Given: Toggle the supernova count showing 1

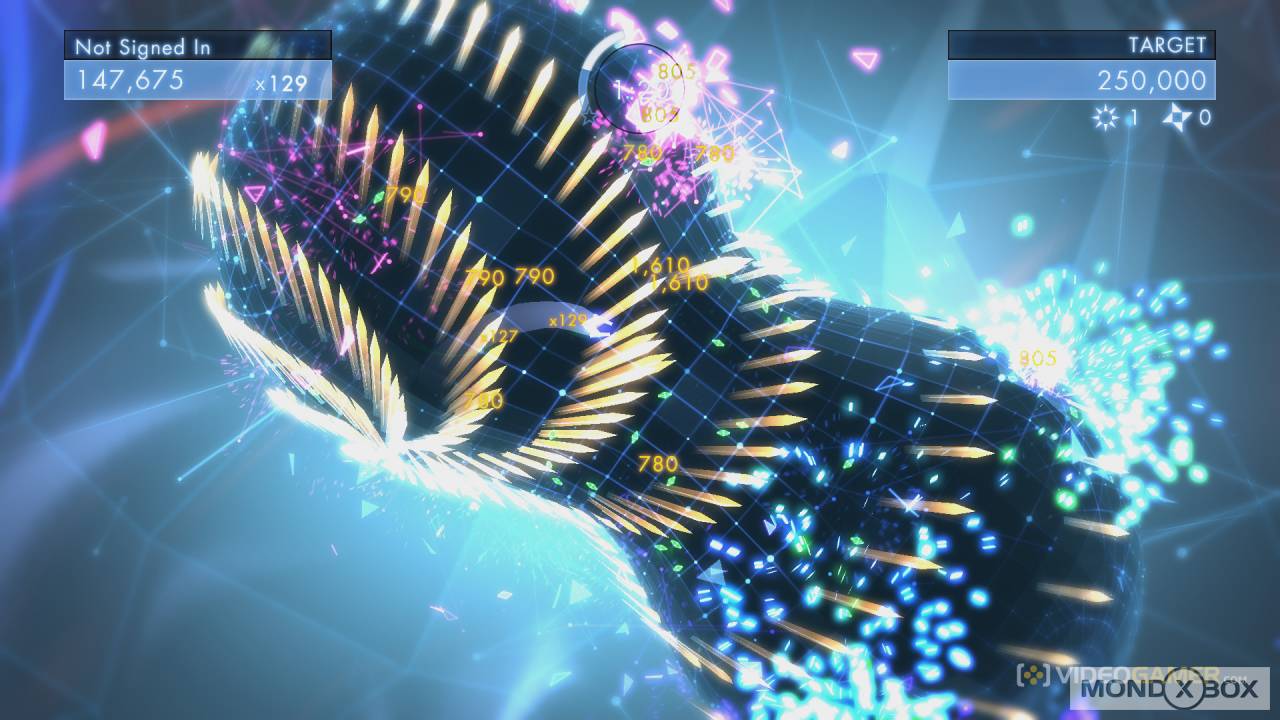Looking at the screenshot, I should (x=1133, y=116).
